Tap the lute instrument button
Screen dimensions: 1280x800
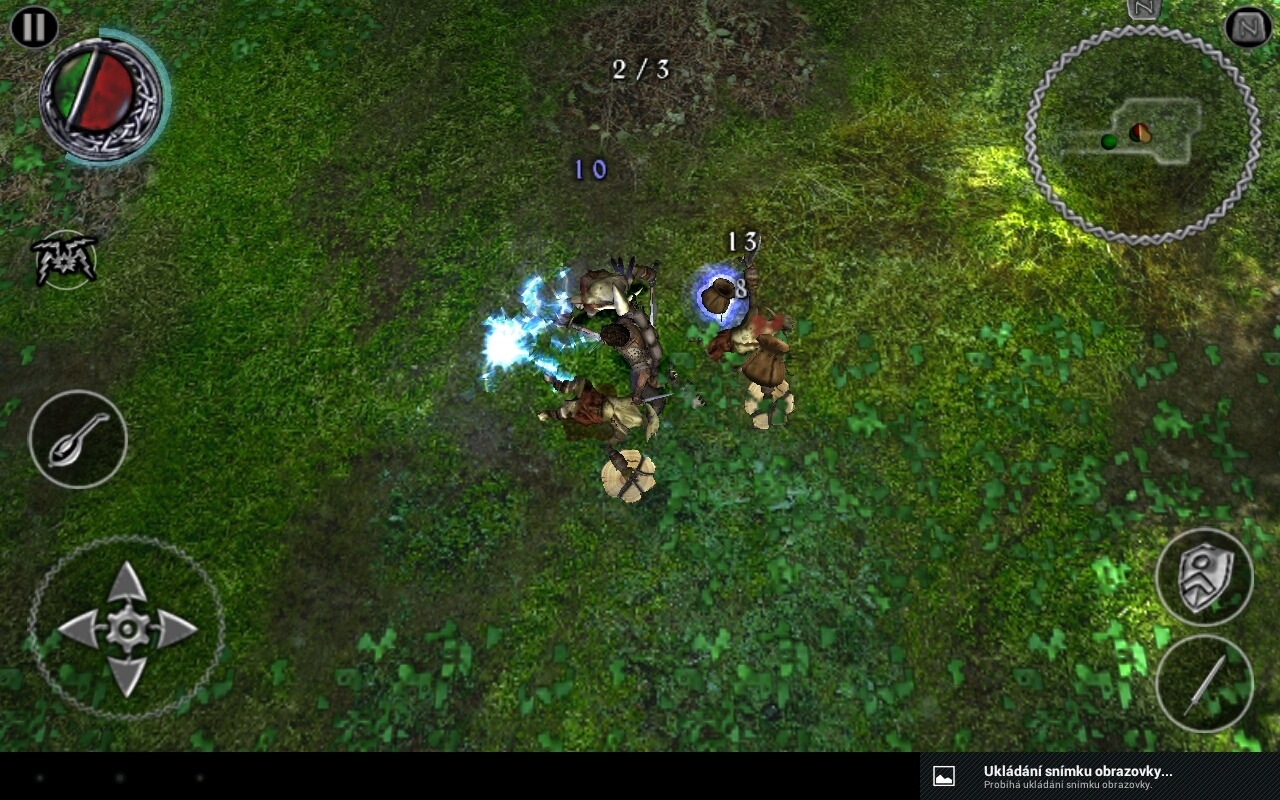(x=78, y=439)
